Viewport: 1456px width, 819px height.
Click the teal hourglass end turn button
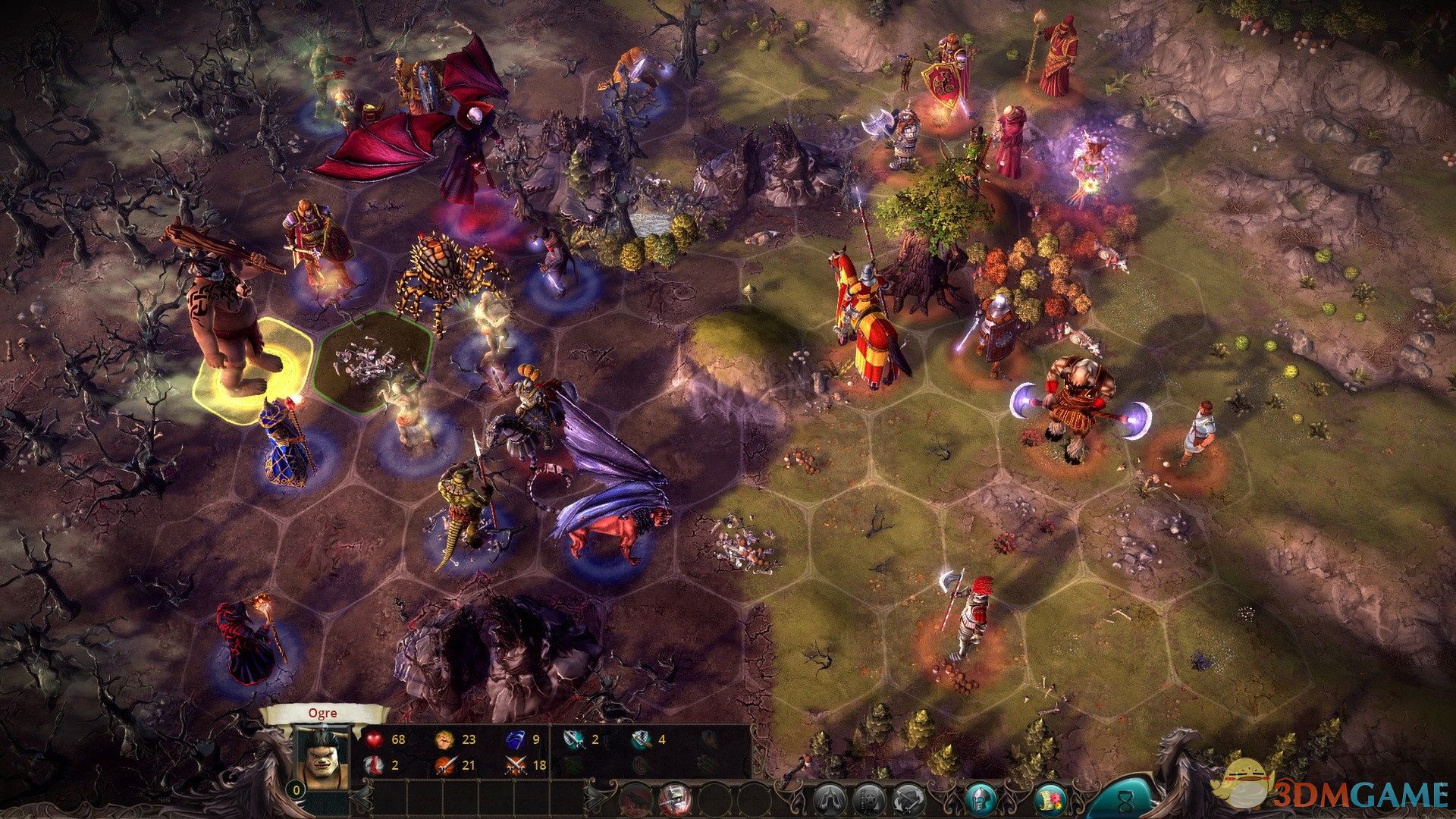tap(1125, 796)
